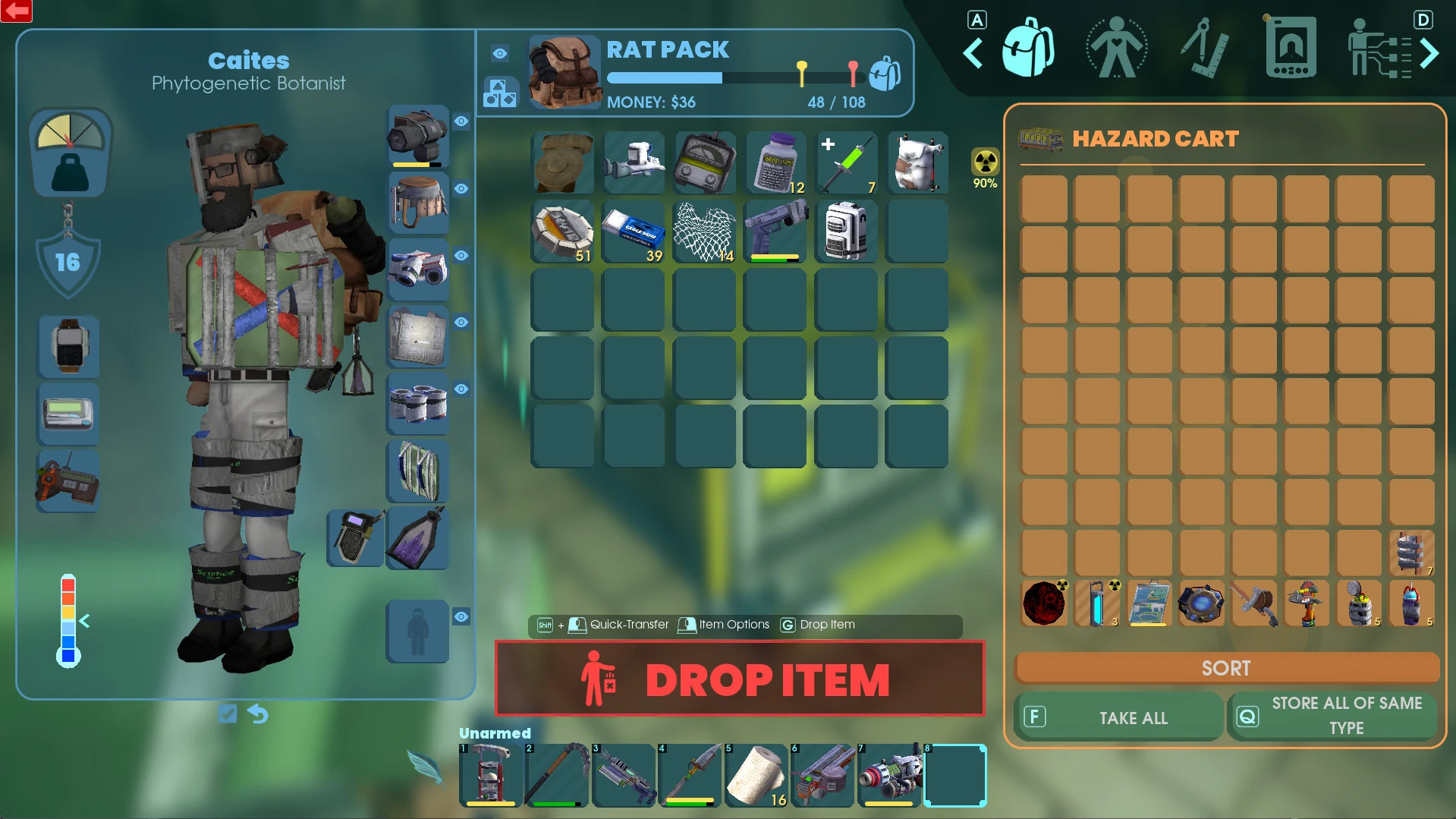1456x819 pixels.
Task: Select the paper towel roll hotbar slot
Action: pyautogui.click(x=756, y=775)
